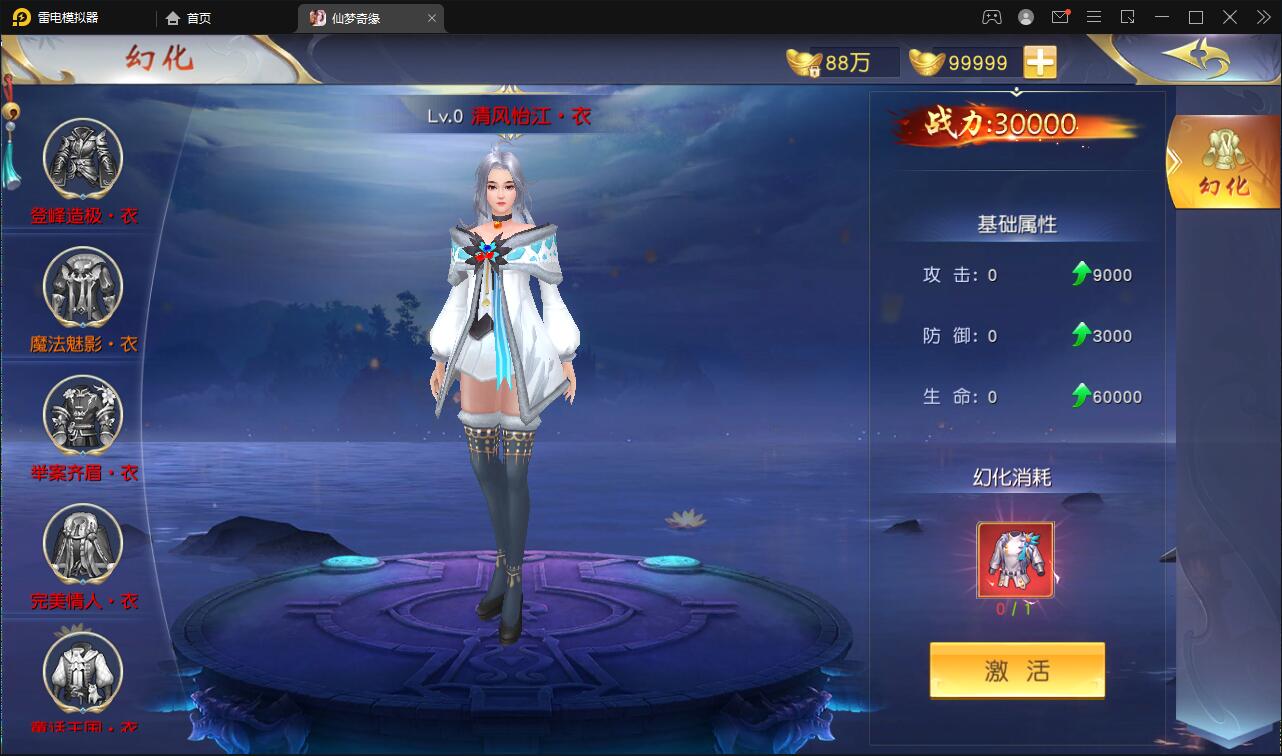Select the 童话王国·衣 costume icon
Viewport: 1282px width, 756px height.
click(83, 672)
